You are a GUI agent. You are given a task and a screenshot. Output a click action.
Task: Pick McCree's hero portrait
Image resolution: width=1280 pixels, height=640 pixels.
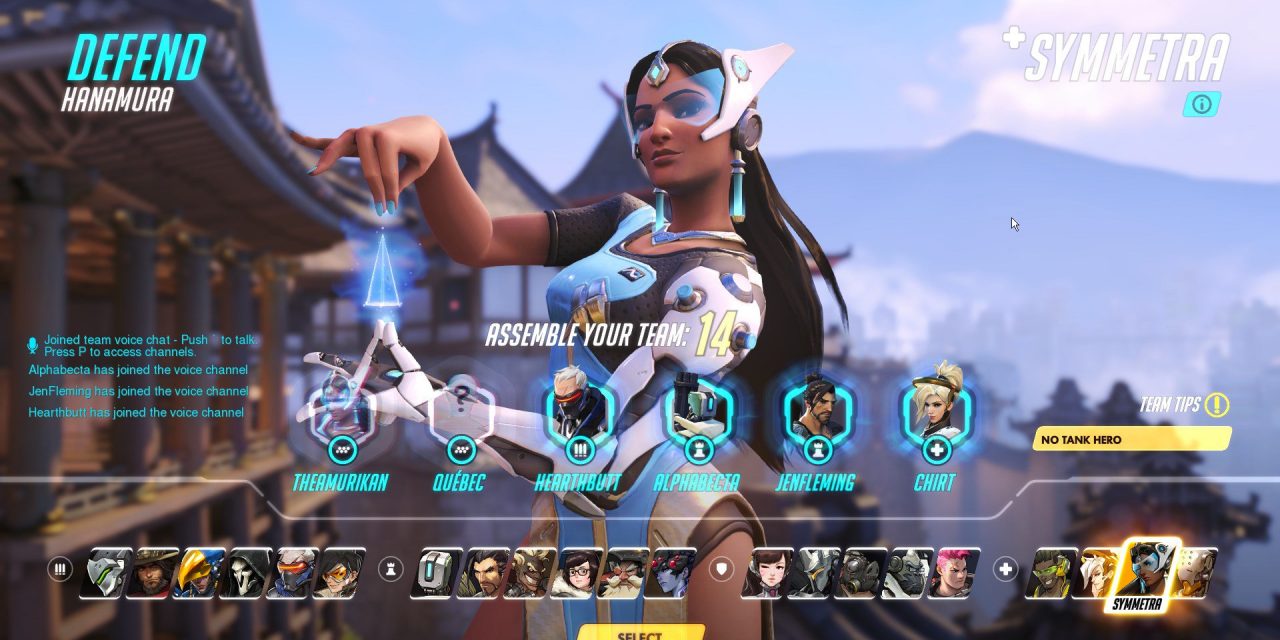156,572
